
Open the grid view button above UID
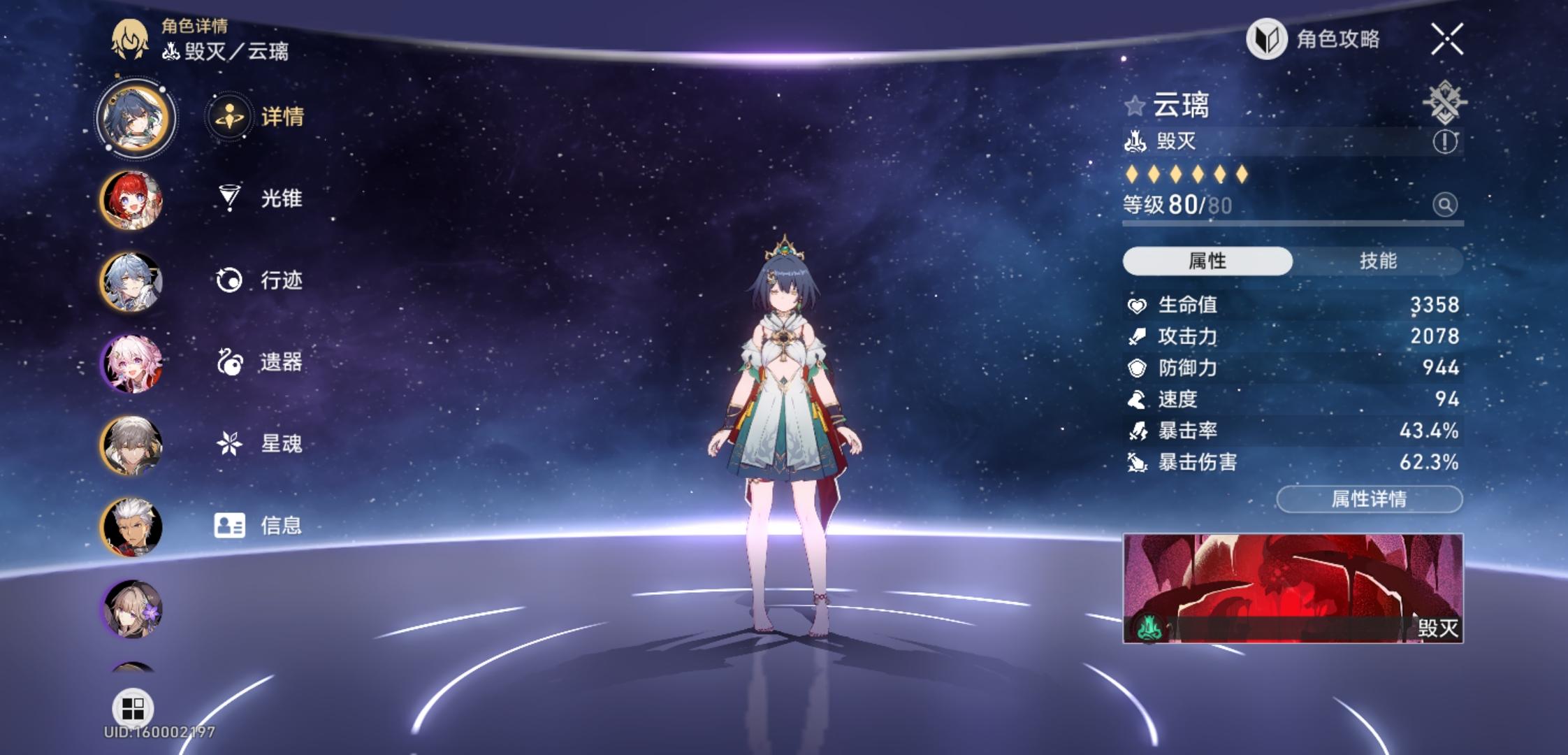[132, 708]
